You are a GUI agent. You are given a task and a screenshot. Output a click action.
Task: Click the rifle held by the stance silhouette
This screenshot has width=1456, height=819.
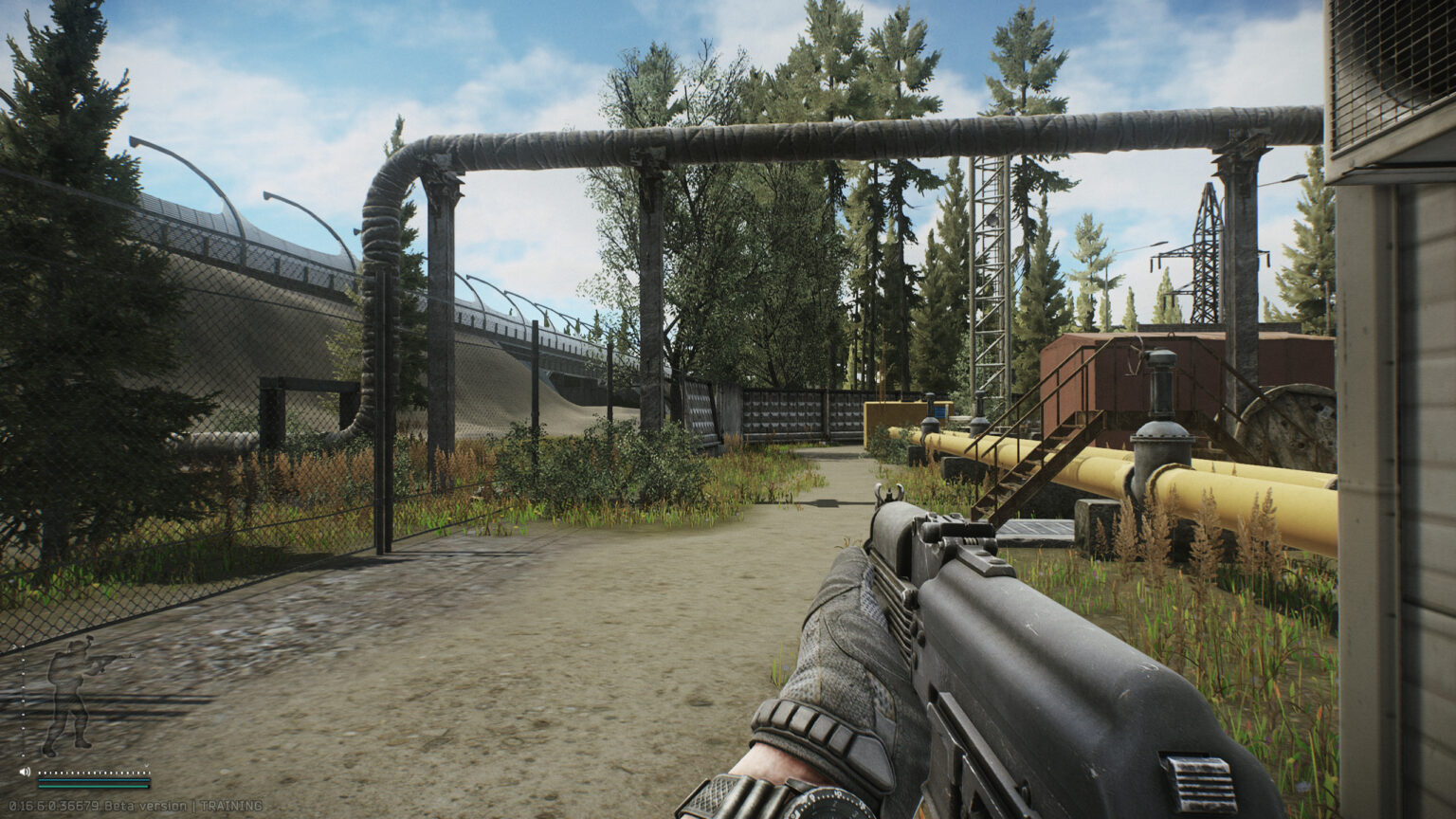click(x=109, y=659)
